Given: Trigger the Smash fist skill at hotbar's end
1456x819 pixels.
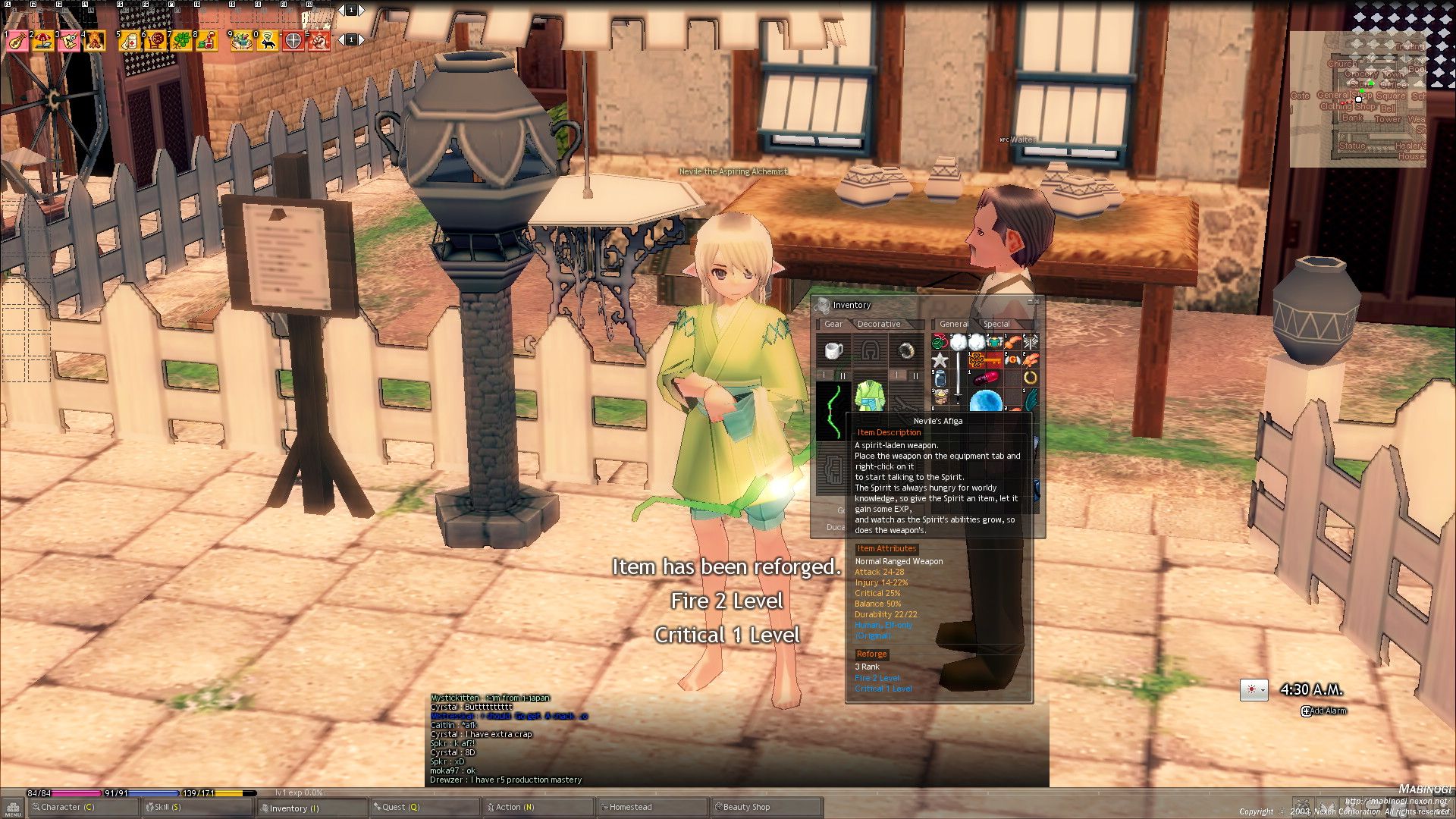Looking at the screenshot, I should point(318,42).
